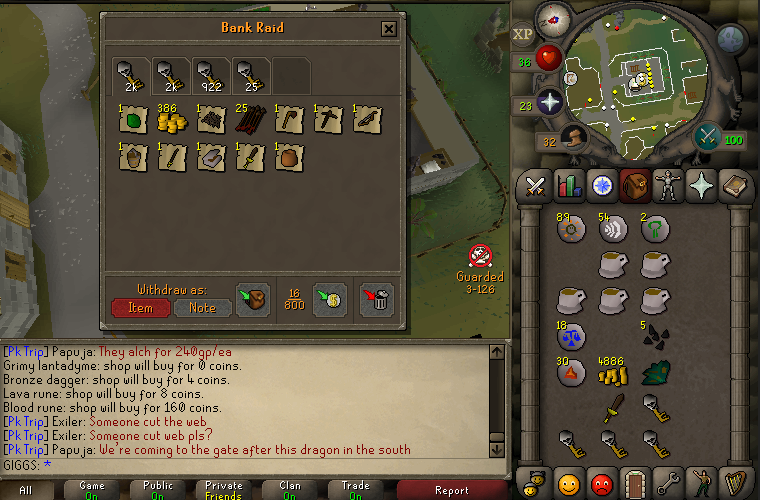Open the loot tab labeled 922
The width and height of the screenshot is (760, 500).
coord(210,75)
